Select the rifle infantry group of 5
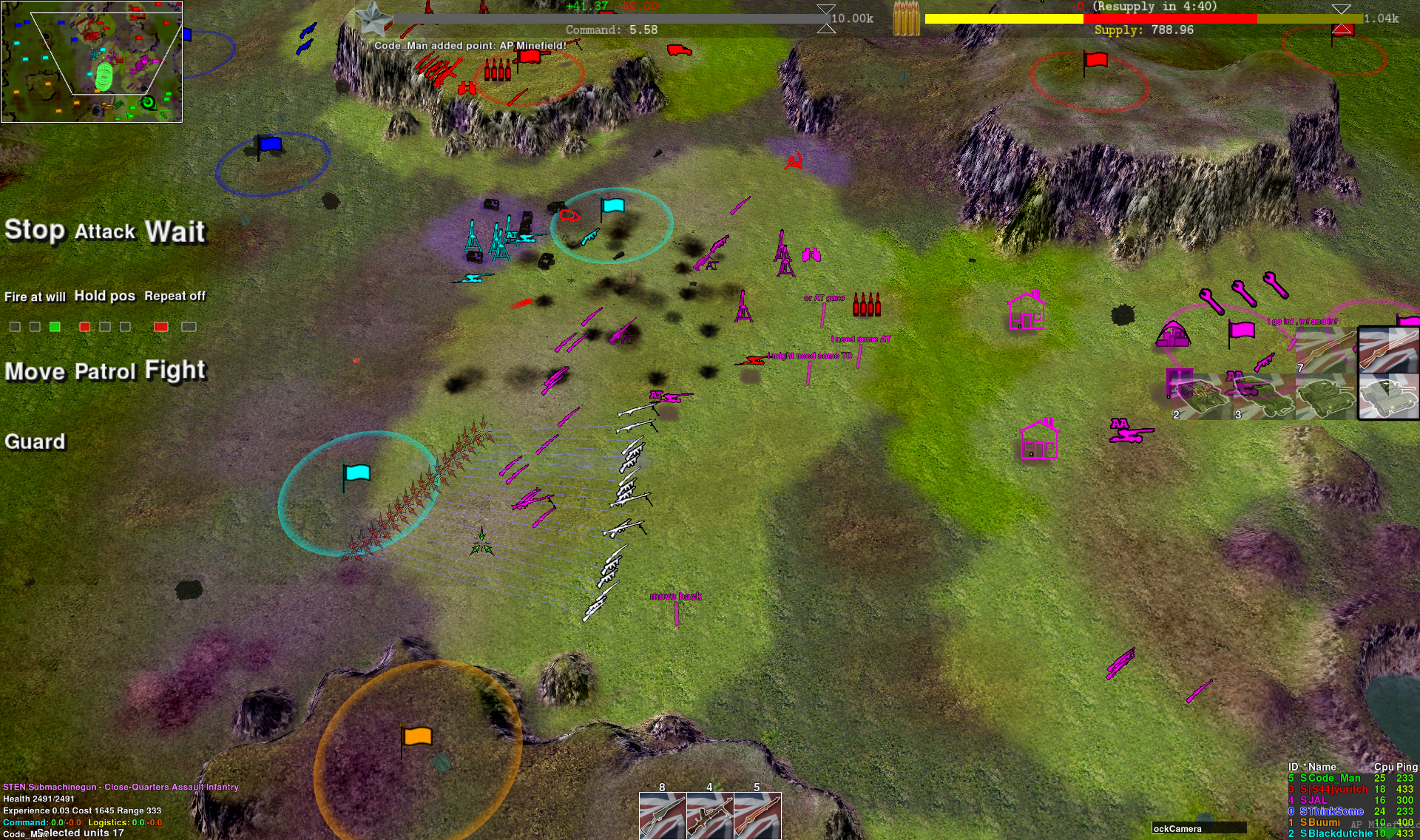Image resolution: width=1420 pixels, height=840 pixels. click(757, 816)
